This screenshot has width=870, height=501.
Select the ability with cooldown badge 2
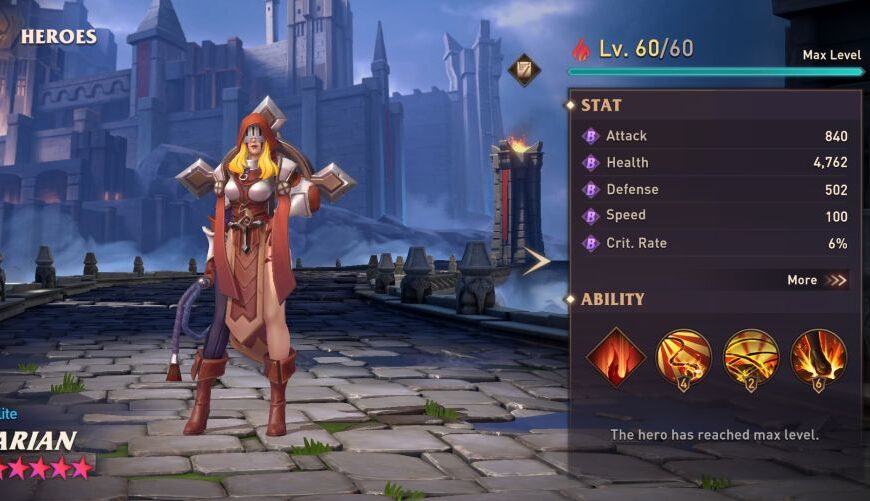point(751,357)
